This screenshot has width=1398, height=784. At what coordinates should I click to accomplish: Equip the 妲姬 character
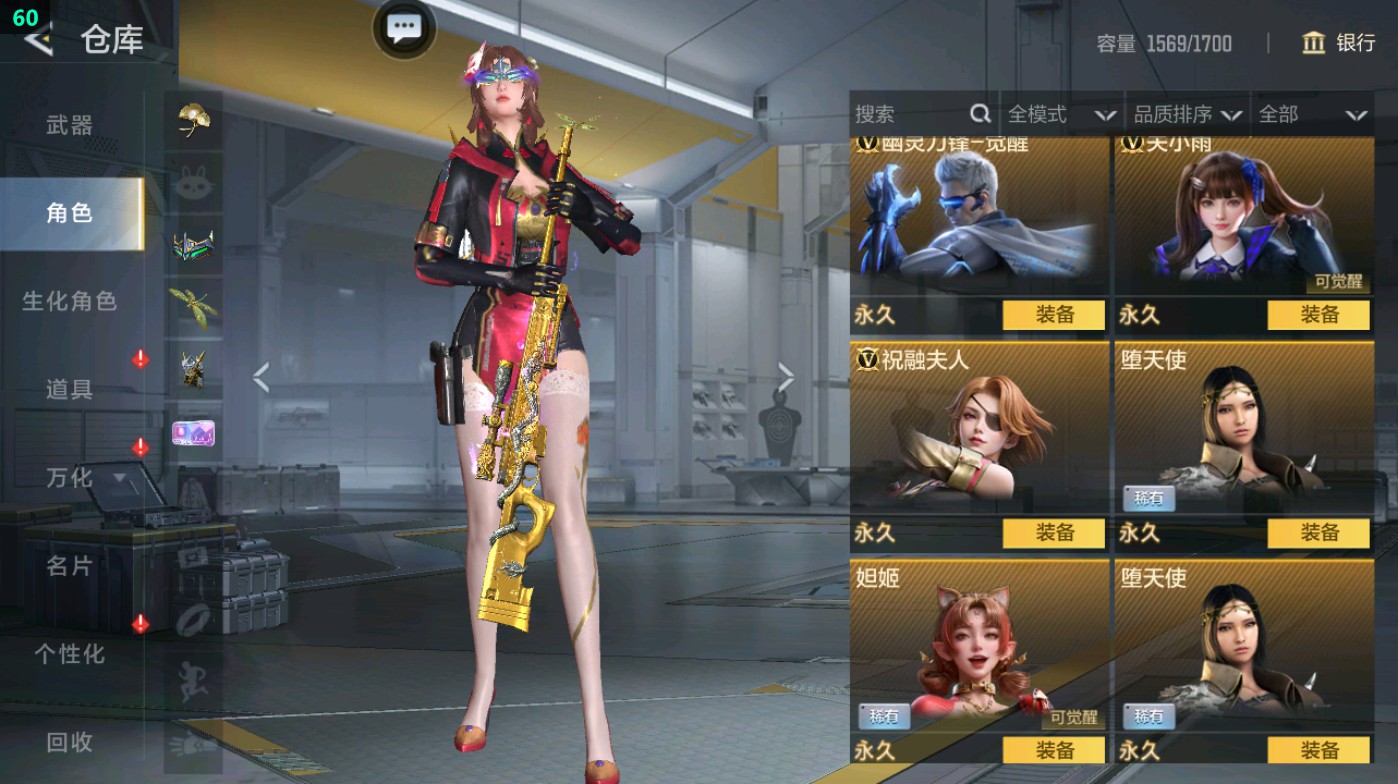coord(1054,750)
